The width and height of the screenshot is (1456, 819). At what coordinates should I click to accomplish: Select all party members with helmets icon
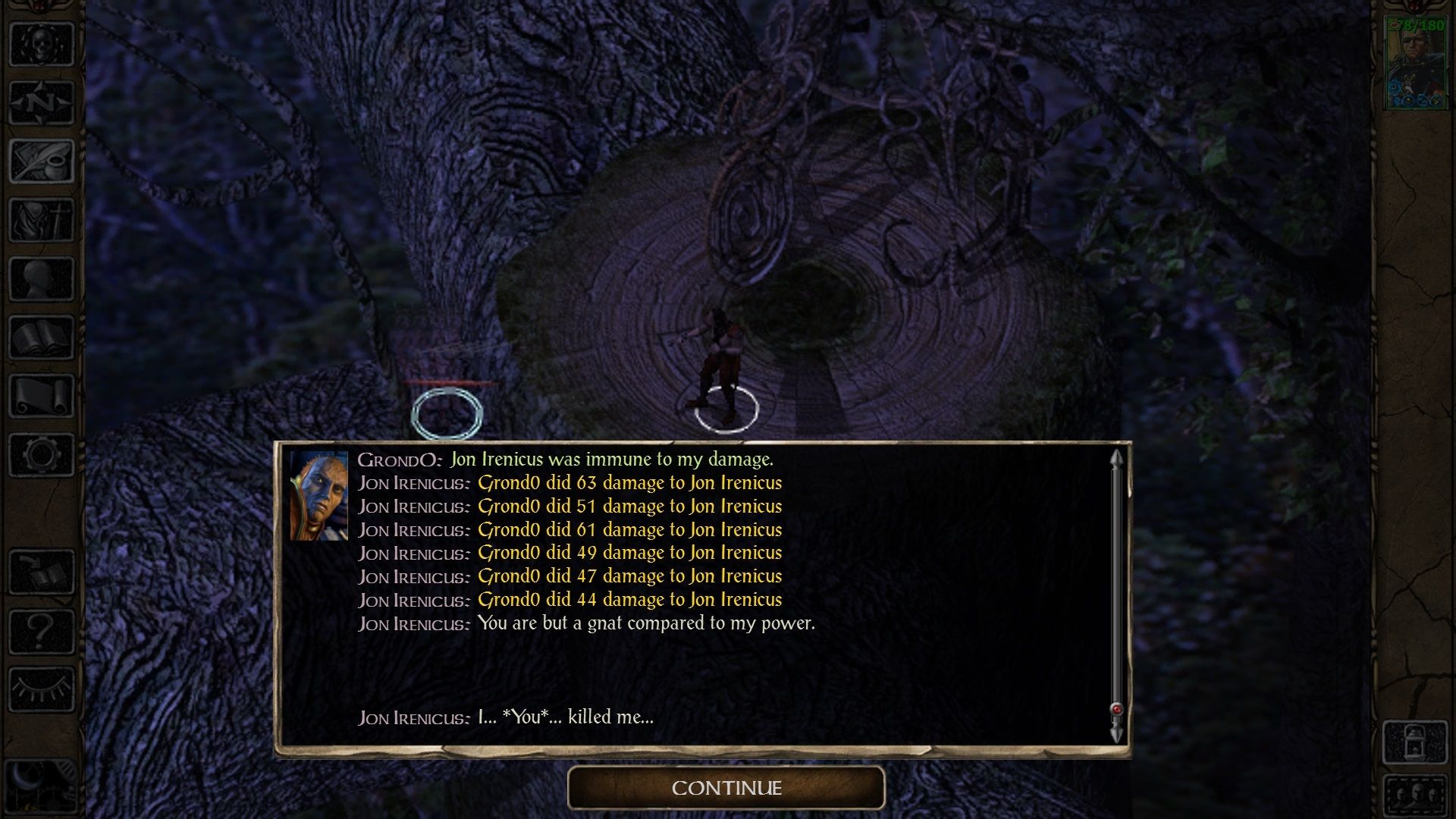click(x=1415, y=796)
